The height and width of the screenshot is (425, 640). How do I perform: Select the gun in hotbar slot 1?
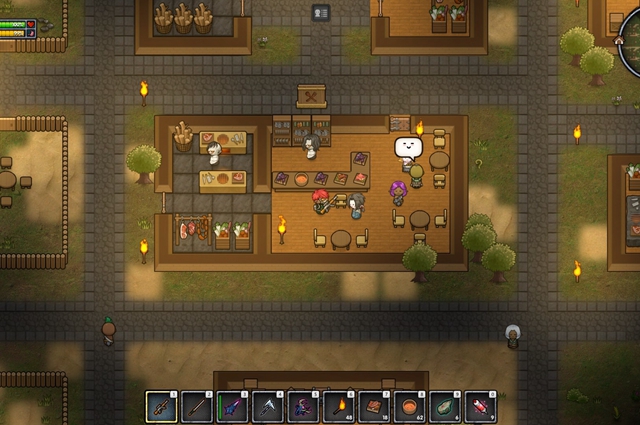coord(162,406)
